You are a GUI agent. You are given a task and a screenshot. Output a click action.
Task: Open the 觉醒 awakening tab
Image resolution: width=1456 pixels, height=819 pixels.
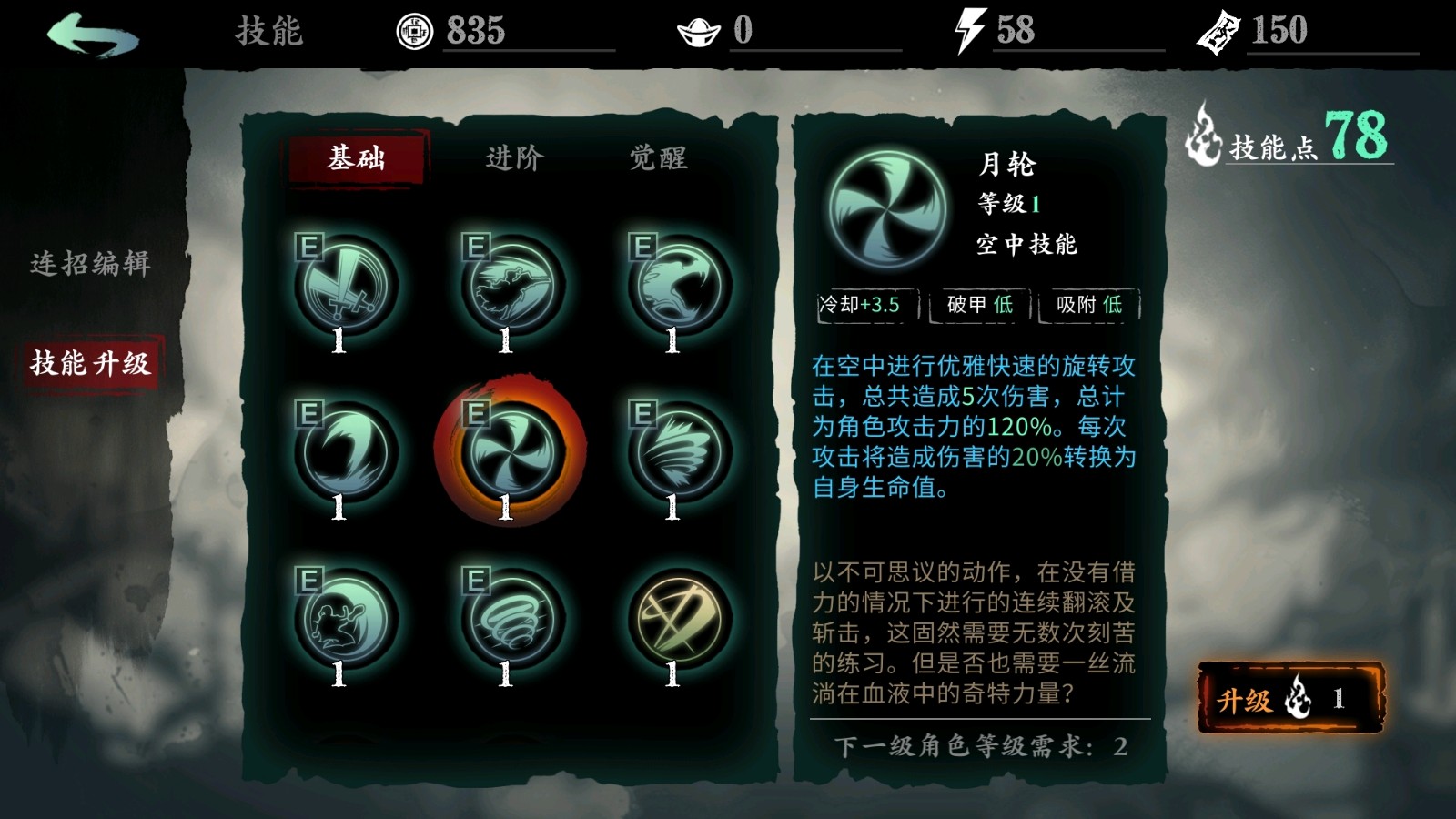(662, 157)
